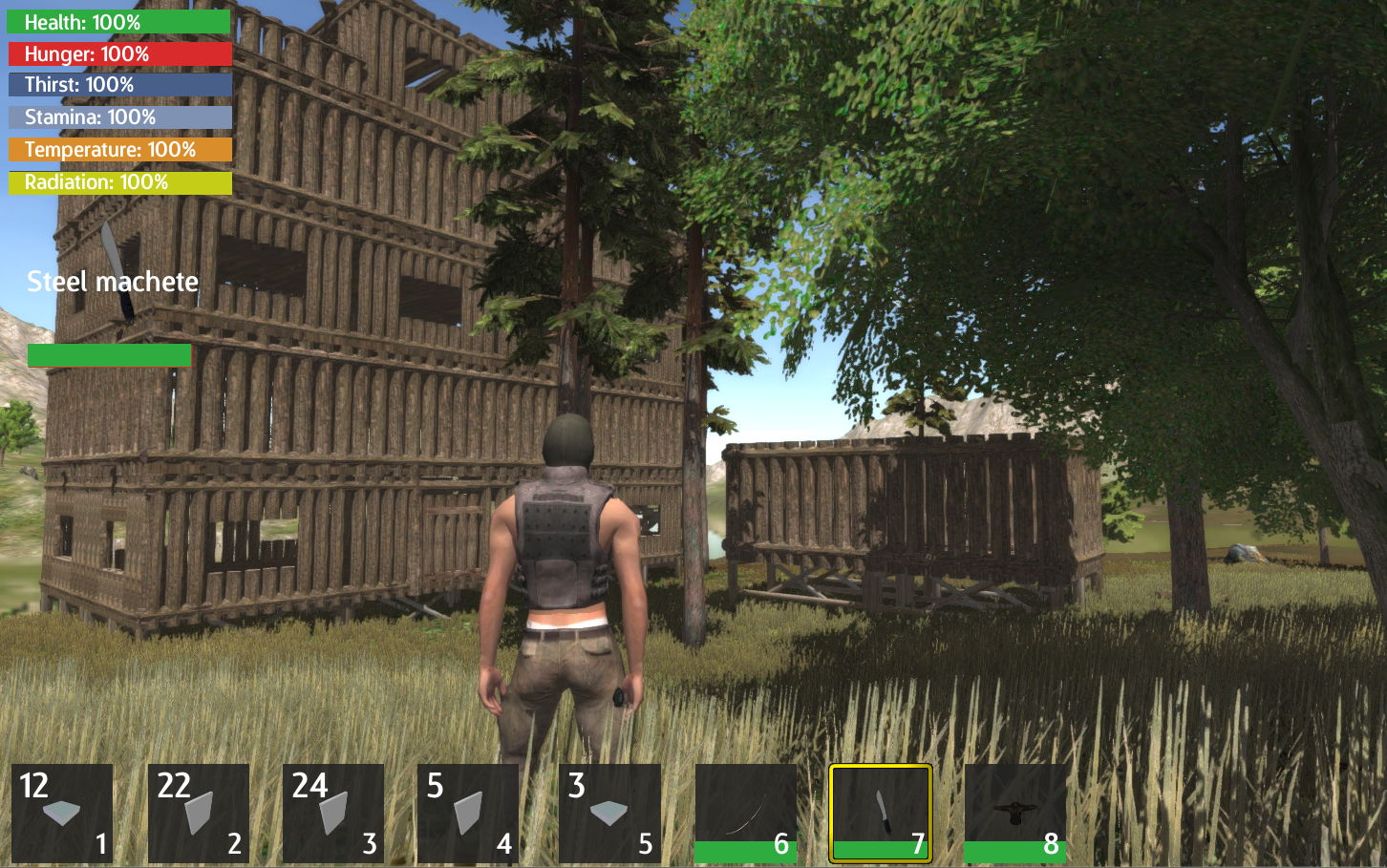
Task: Click the orange Temperature 100% bar
Action: 118,150
